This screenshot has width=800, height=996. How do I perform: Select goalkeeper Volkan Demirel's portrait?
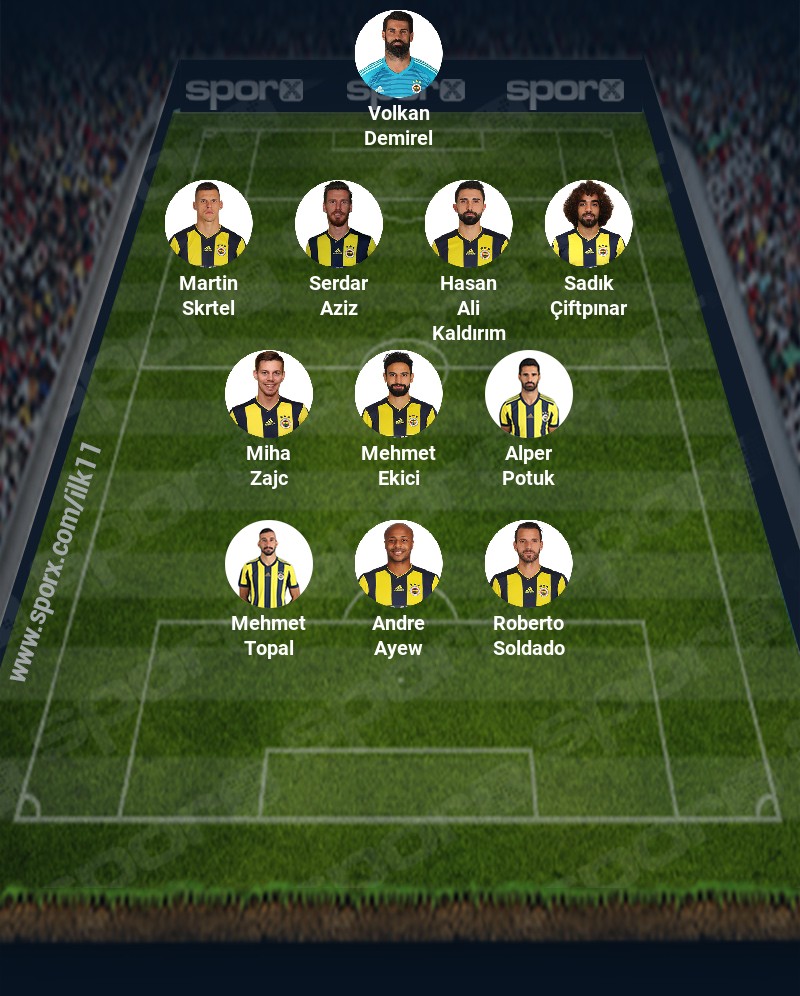398,54
